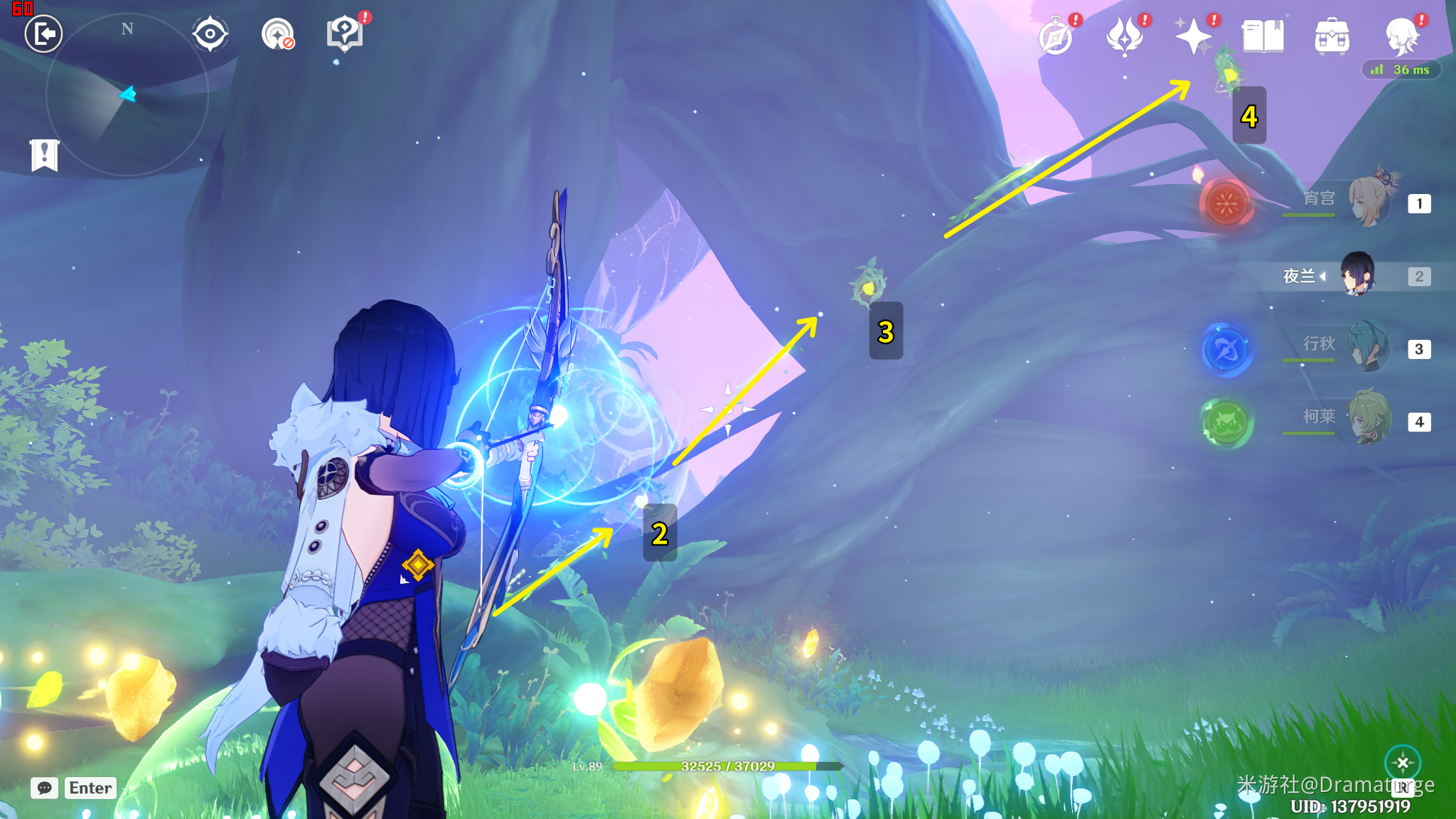
Task: Activate the crossed-swords icon in bottom right
Action: [1403, 763]
